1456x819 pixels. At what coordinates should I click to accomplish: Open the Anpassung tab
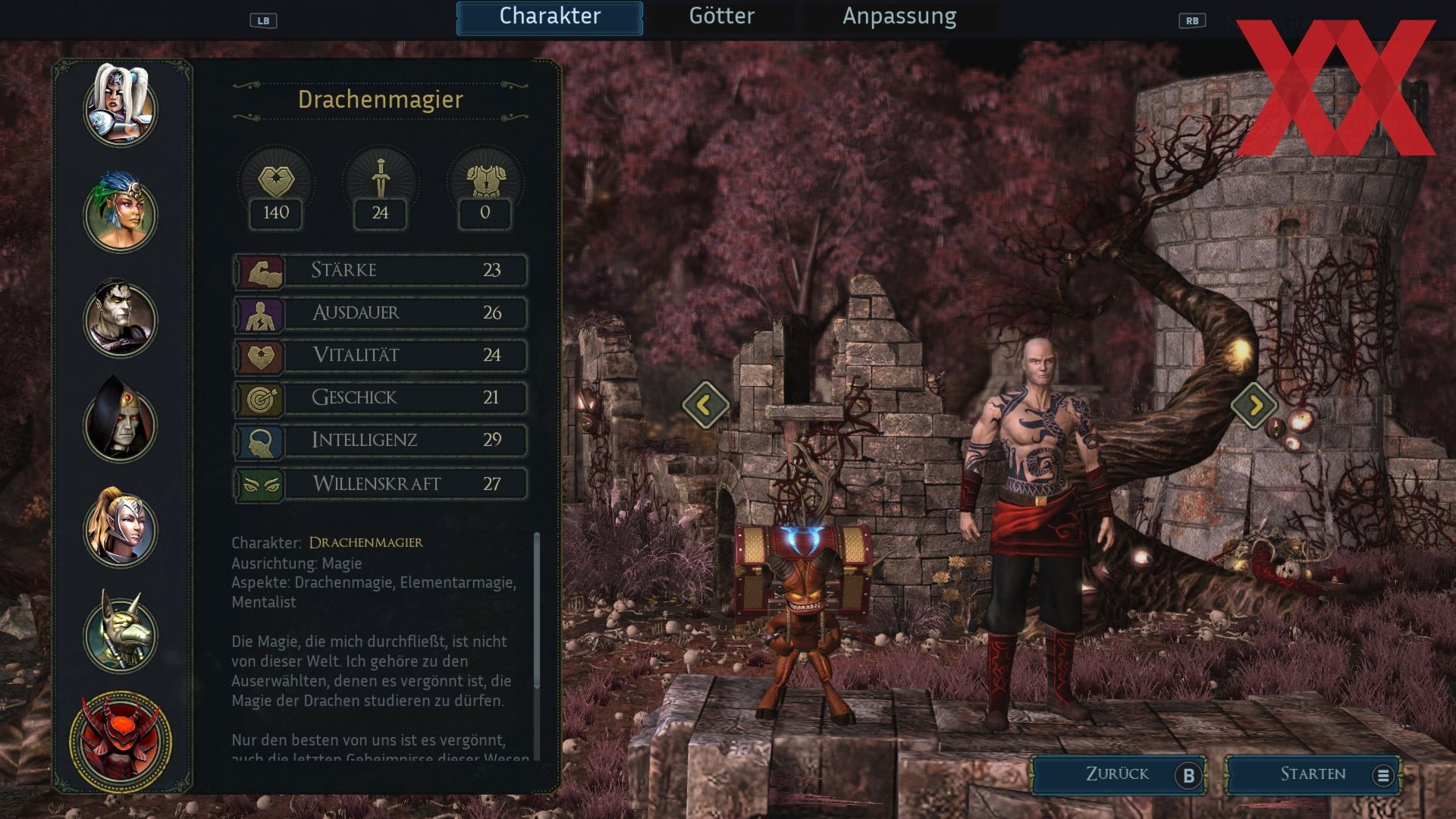tap(899, 17)
